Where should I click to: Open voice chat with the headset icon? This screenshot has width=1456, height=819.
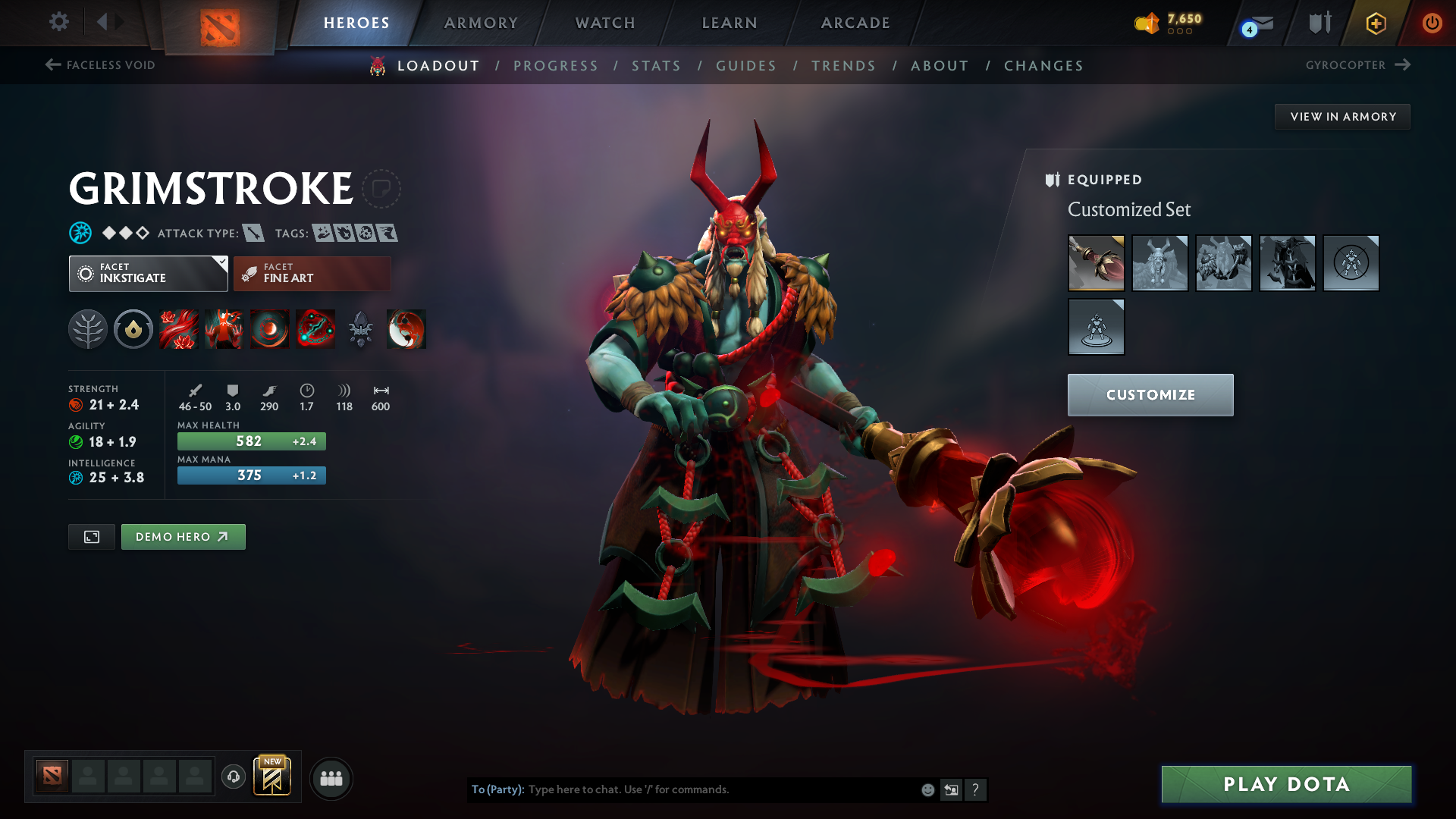(233, 778)
